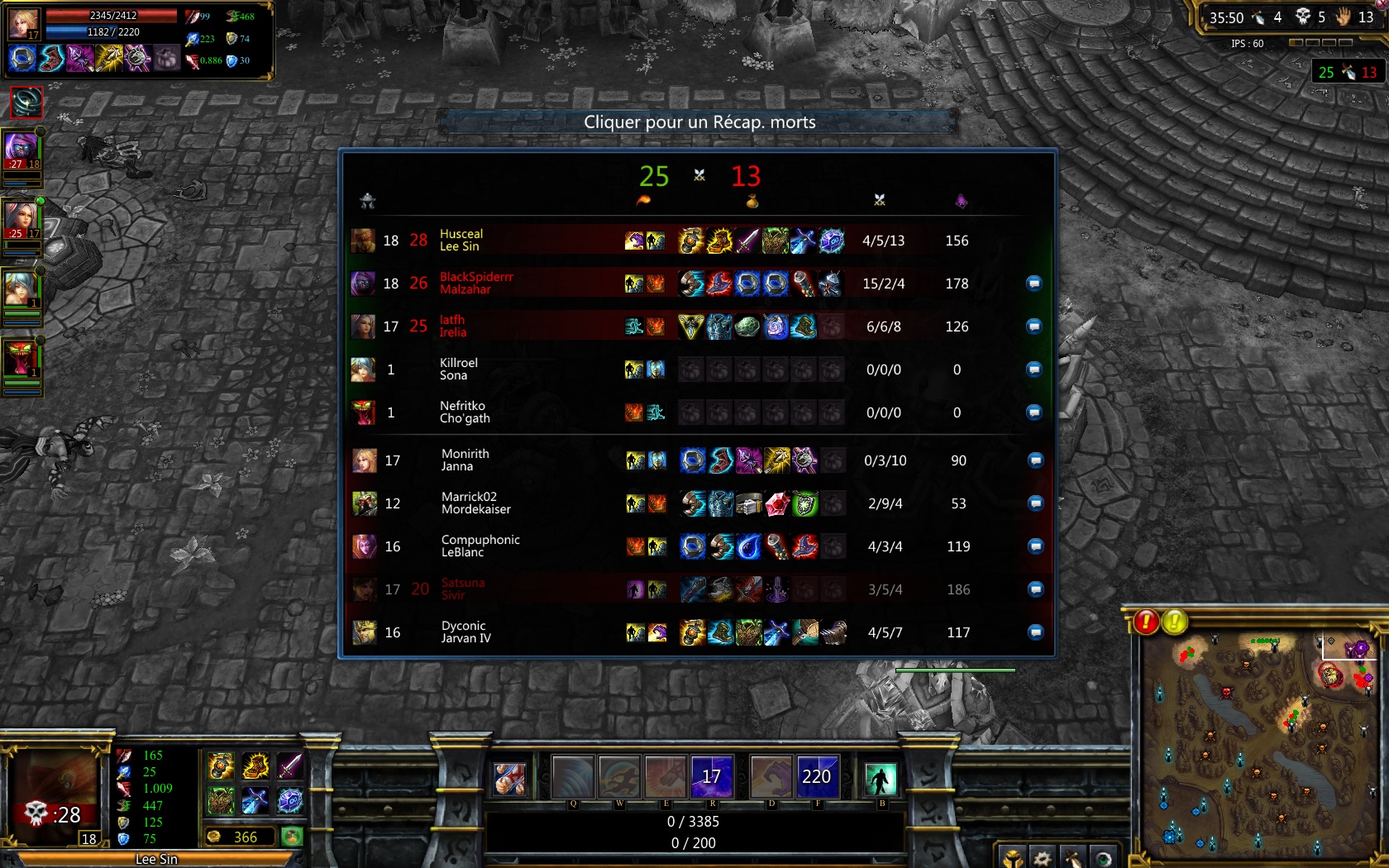
Task: Click the golden helmet menu button
Action: [x=1013, y=858]
